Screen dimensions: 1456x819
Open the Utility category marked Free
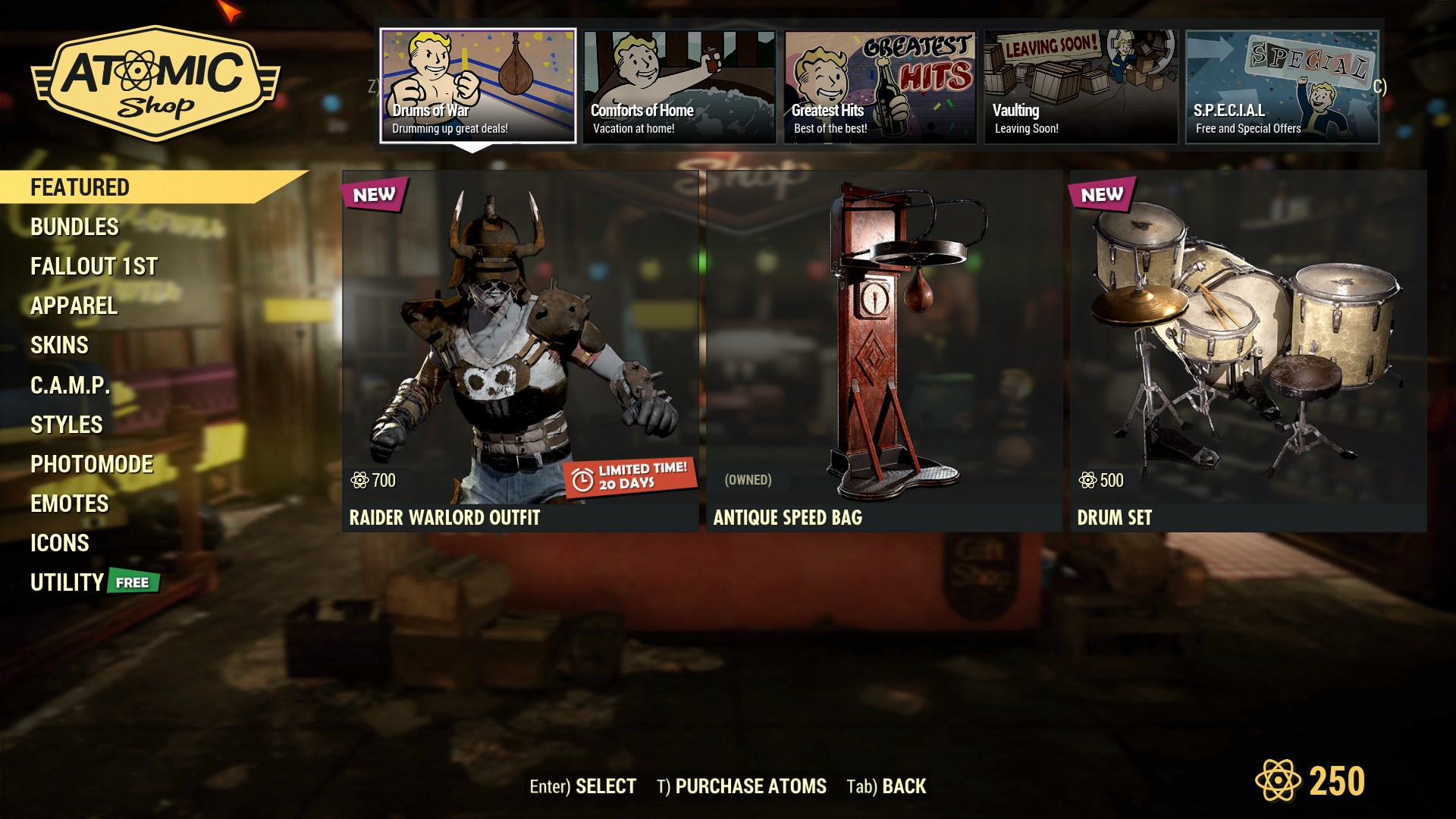67,582
